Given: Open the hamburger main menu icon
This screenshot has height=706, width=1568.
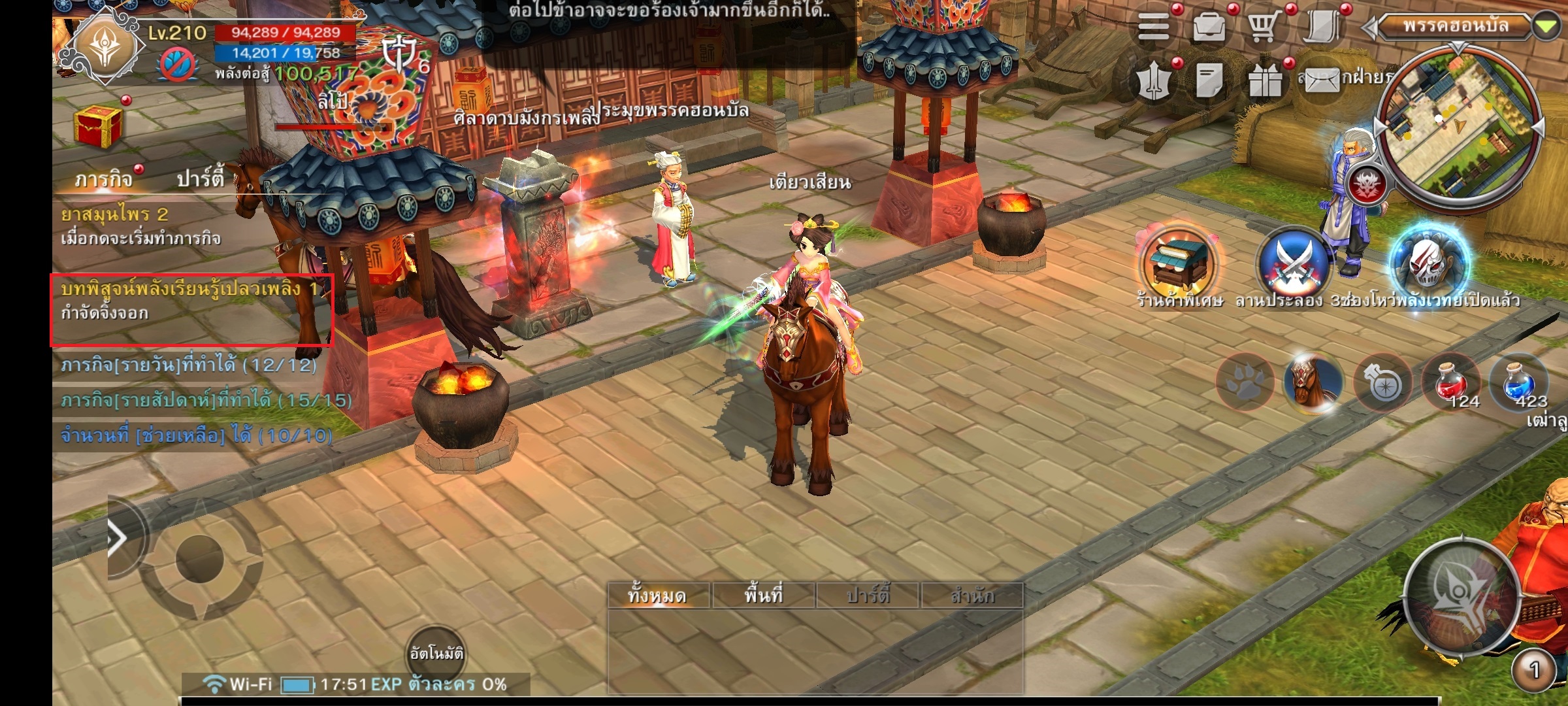Looking at the screenshot, I should point(1153,27).
